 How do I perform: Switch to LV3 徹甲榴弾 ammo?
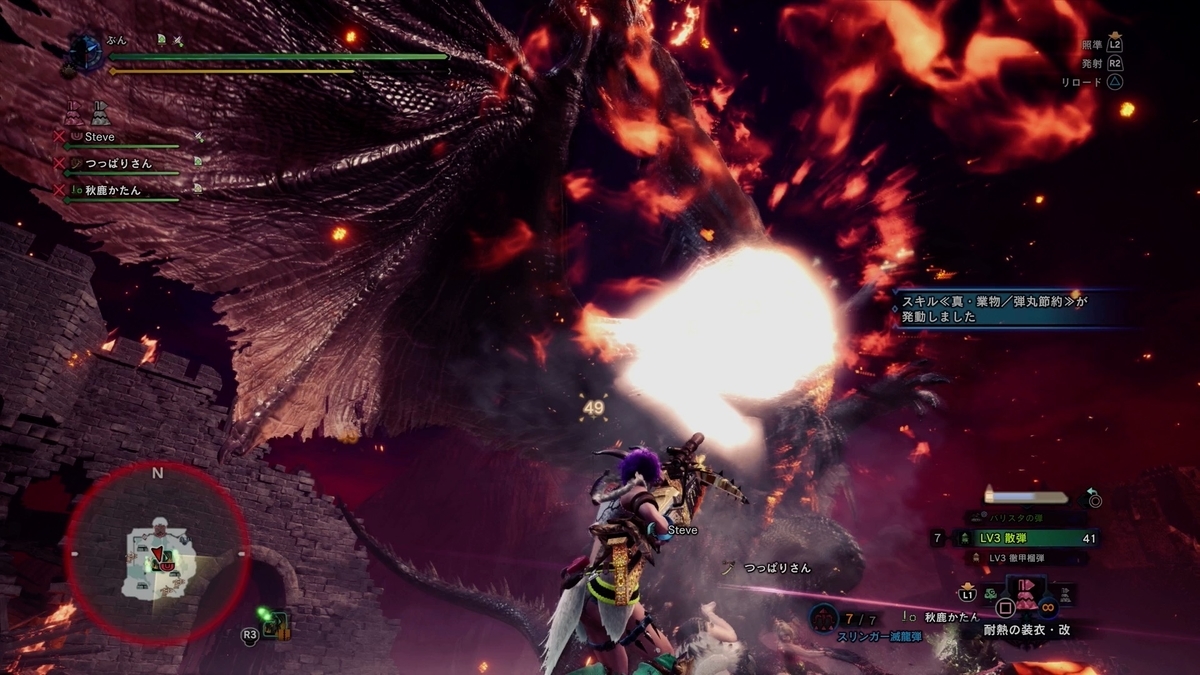click(x=1024, y=558)
